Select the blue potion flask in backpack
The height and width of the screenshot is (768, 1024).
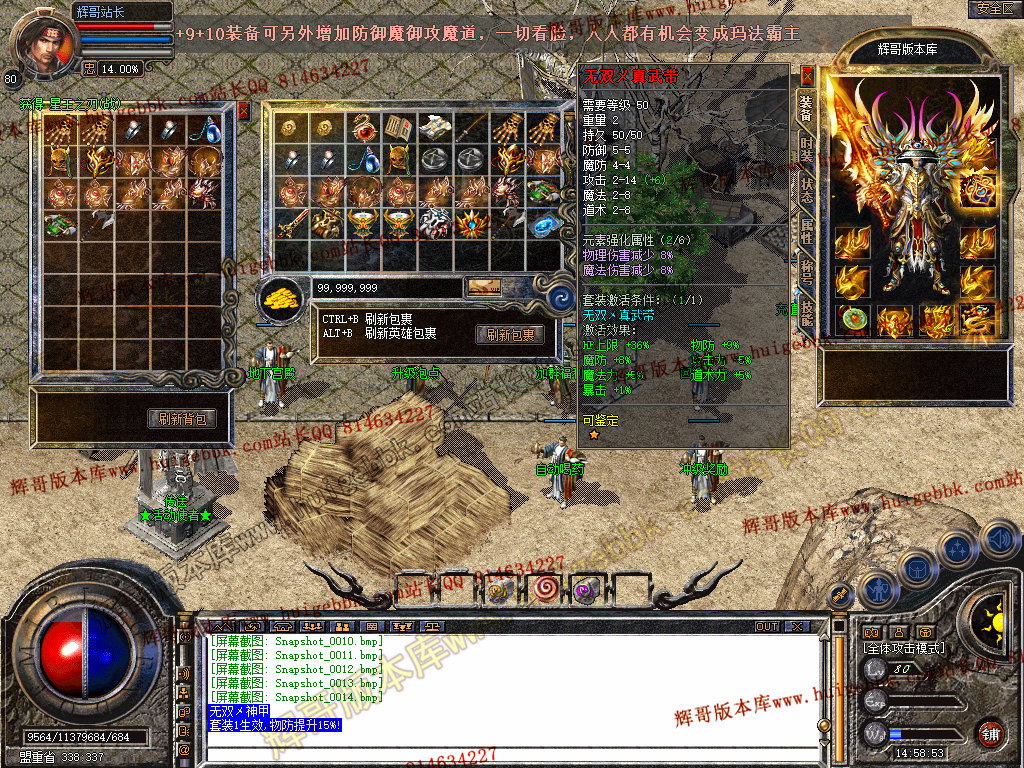point(207,130)
